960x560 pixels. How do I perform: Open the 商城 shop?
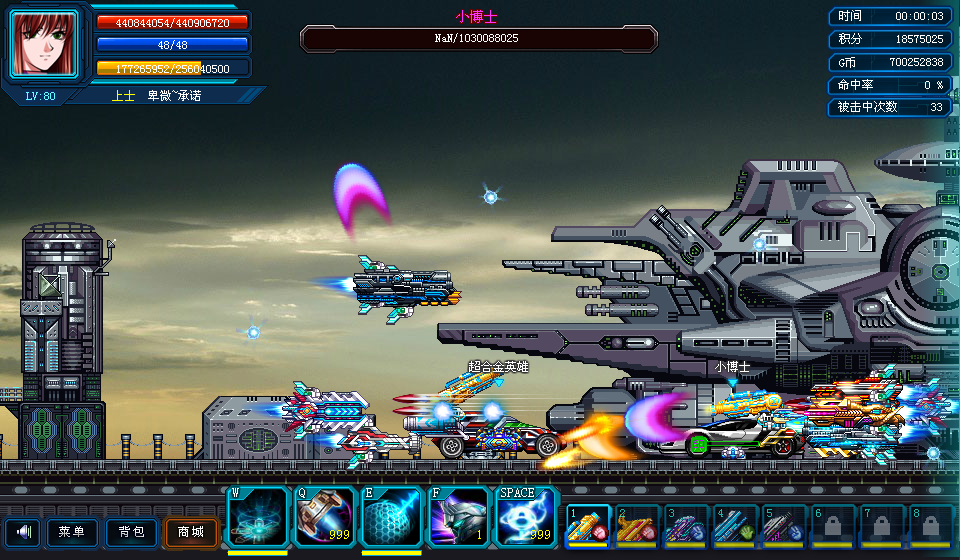tap(190, 532)
